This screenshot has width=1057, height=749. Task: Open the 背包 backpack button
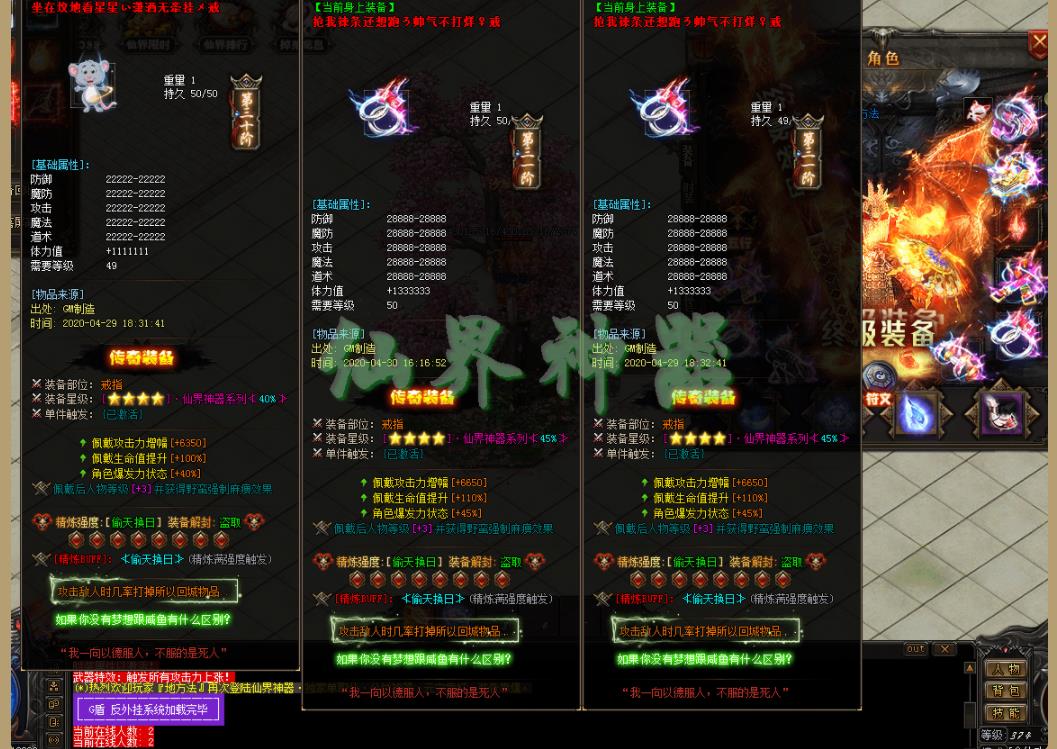(x=1006, y=691)
